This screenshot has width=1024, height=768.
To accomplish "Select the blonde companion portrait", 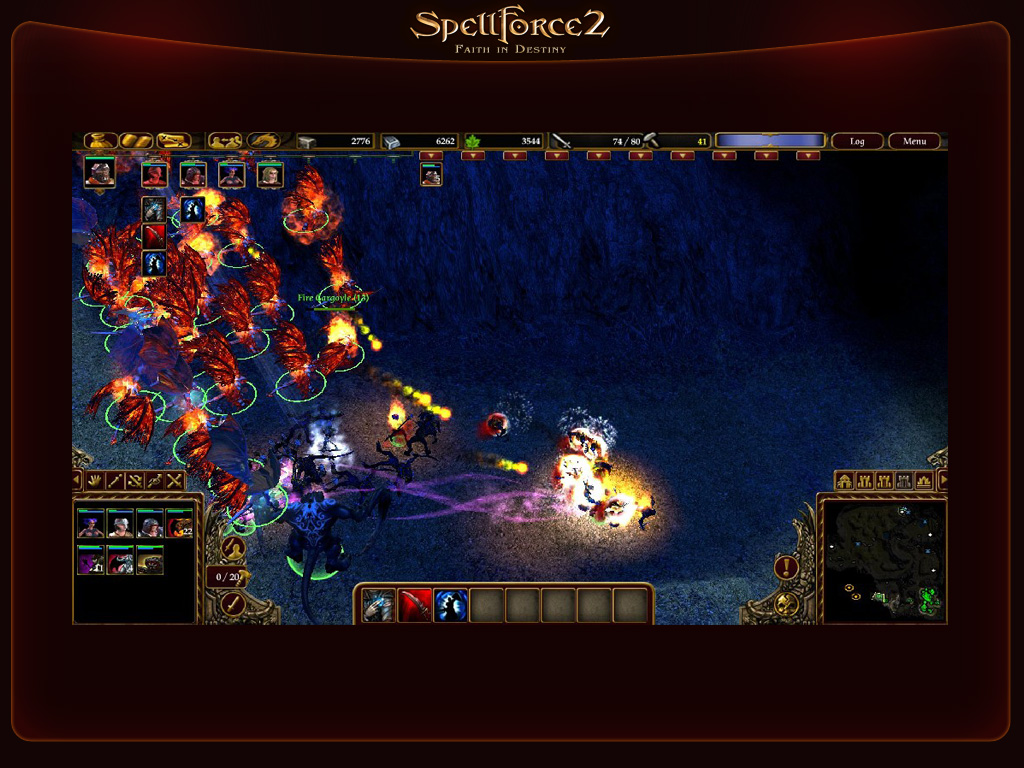I will (x=270, y=175).
